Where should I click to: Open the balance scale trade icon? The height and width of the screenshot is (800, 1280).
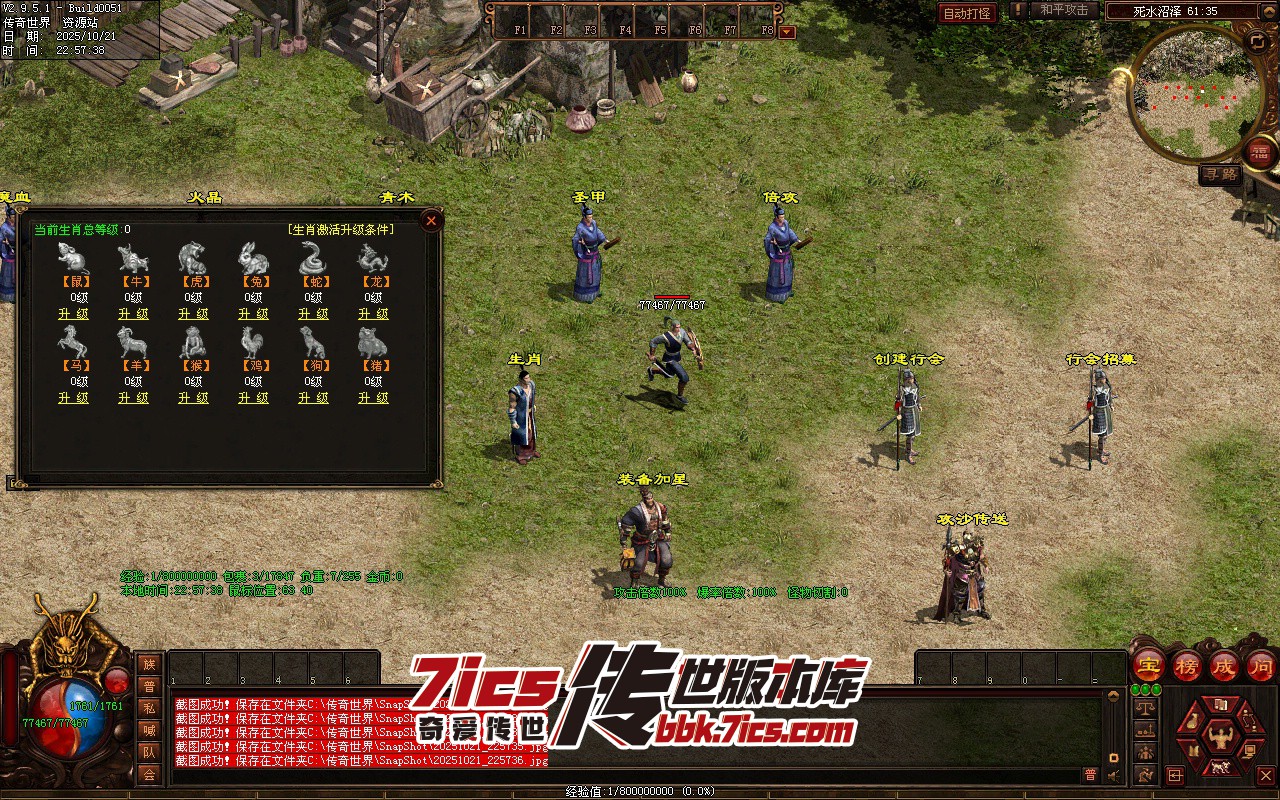click(1146, 707)
